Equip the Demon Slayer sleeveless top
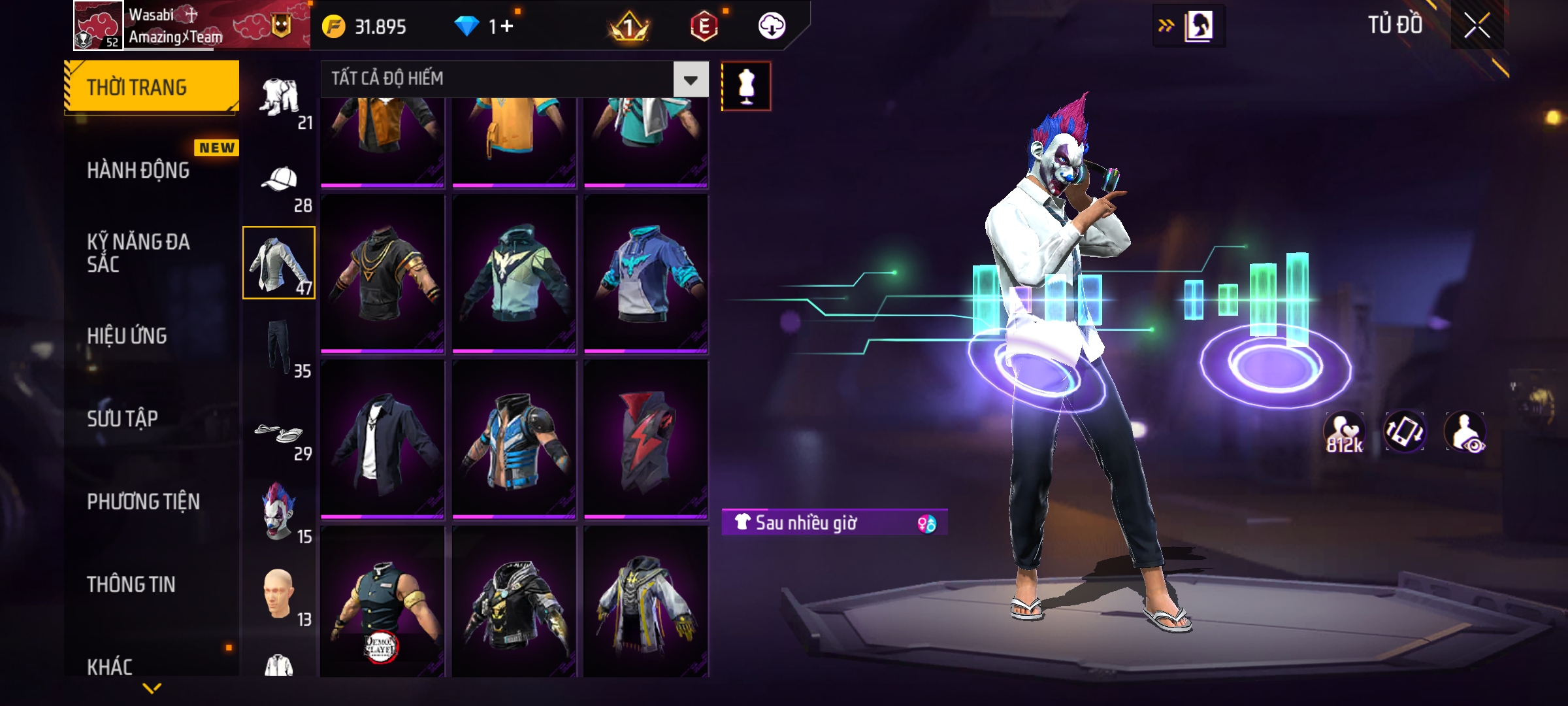1568x706 pixels. click(x=383, y=601)
